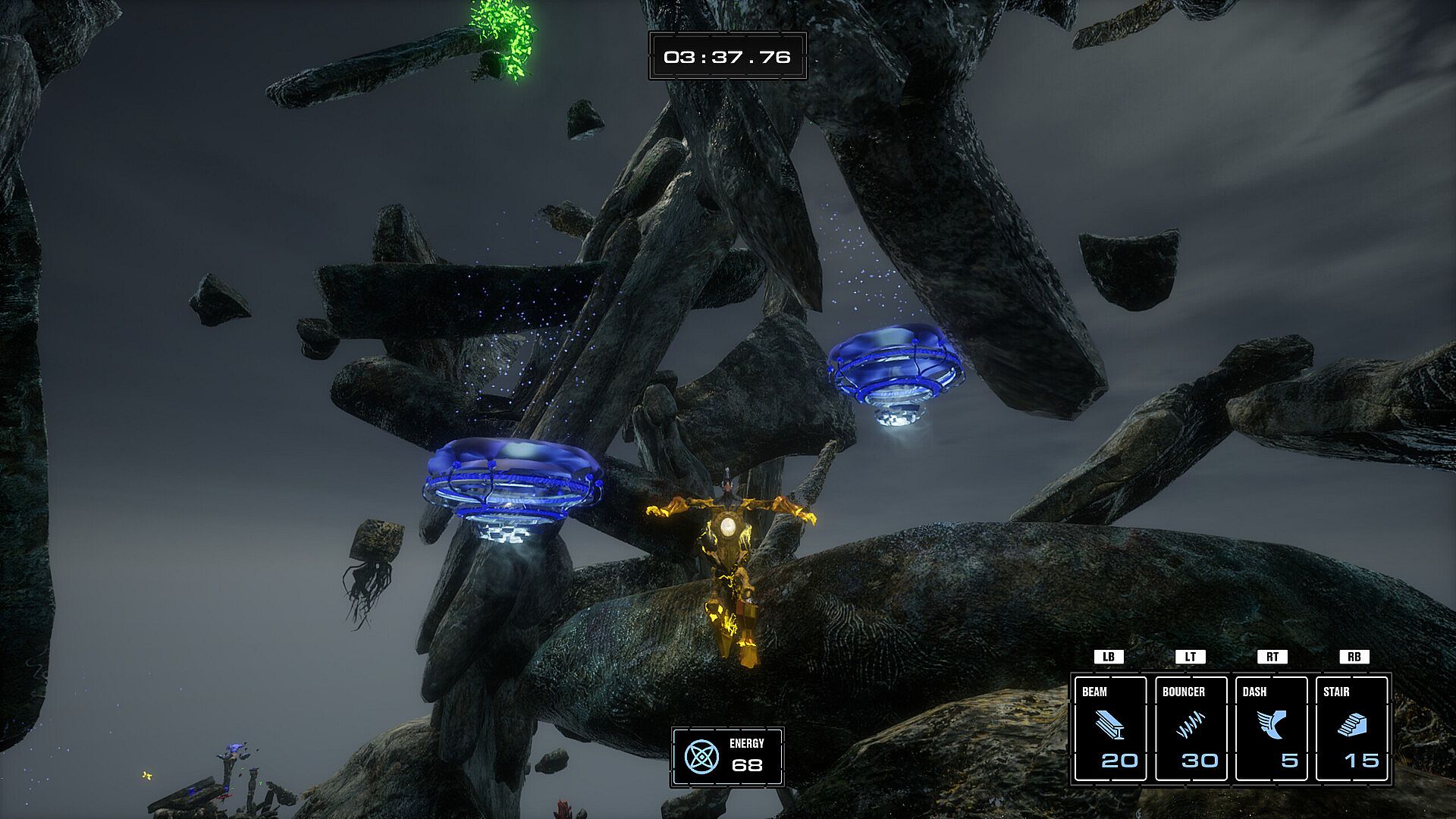Choose the Stair ability card
The image size is (1456, 819).
1352,728
